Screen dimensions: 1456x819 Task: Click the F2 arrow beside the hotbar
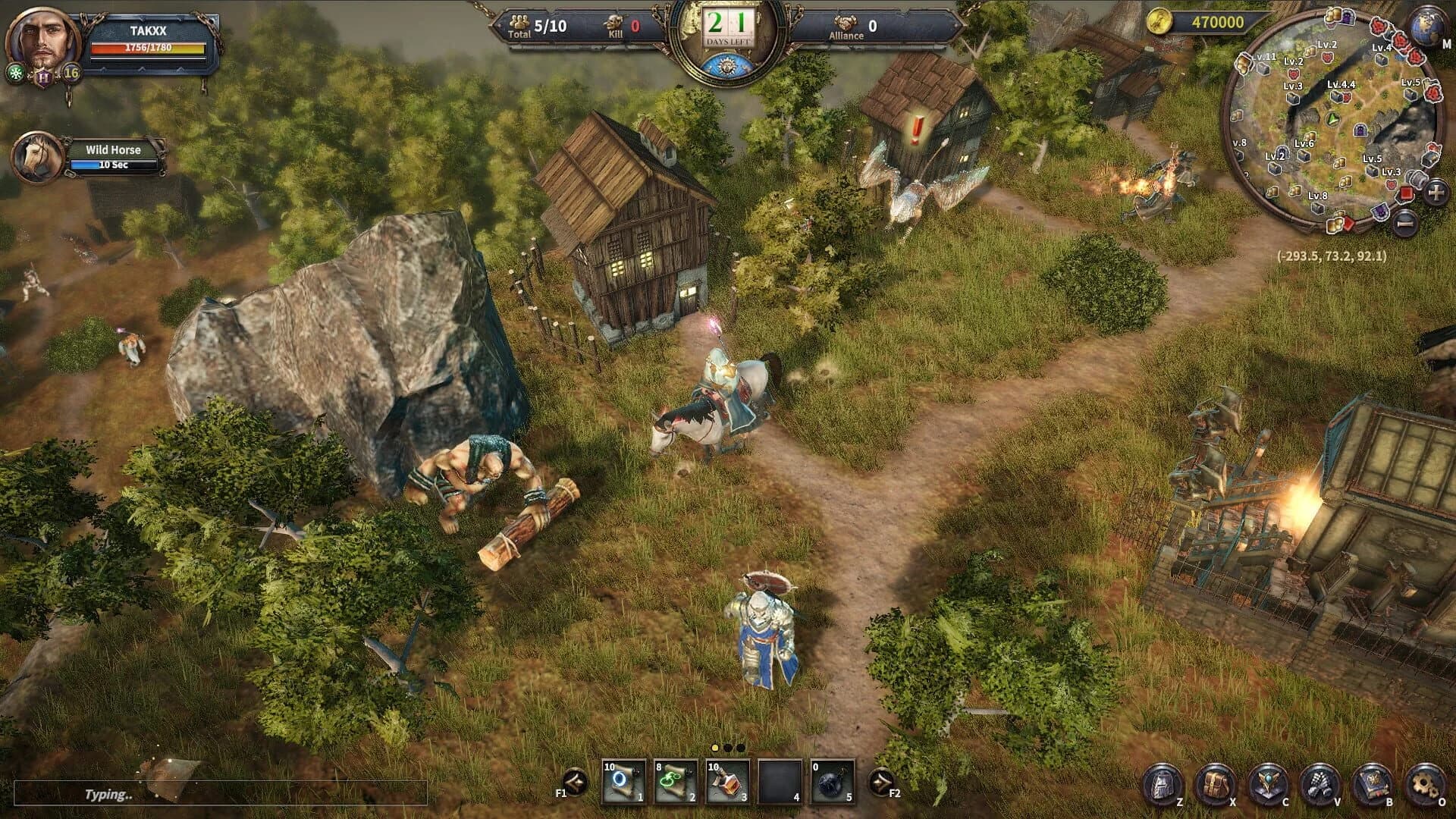(881, 782)
